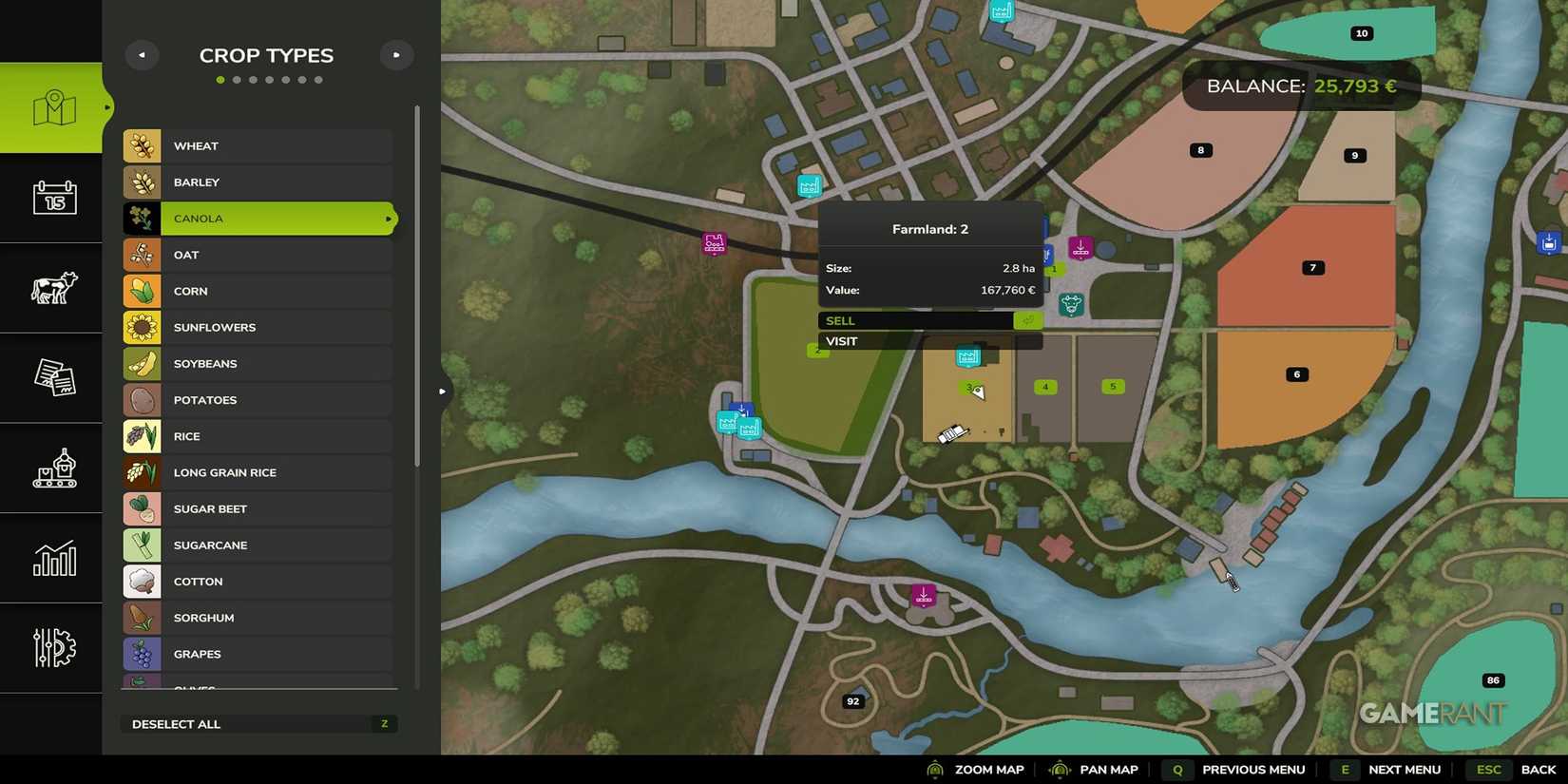Image resolution: width=1568 pixels, height=784 pixels.
Task: Click the crop list scrollbar
Action: pyautogui.click(x=418, y=285)
